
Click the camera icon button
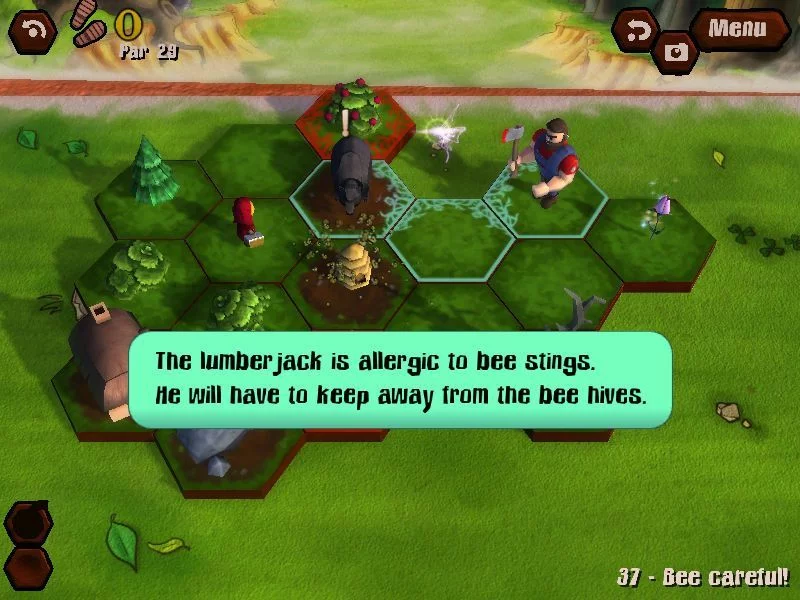tap(677, 52)
